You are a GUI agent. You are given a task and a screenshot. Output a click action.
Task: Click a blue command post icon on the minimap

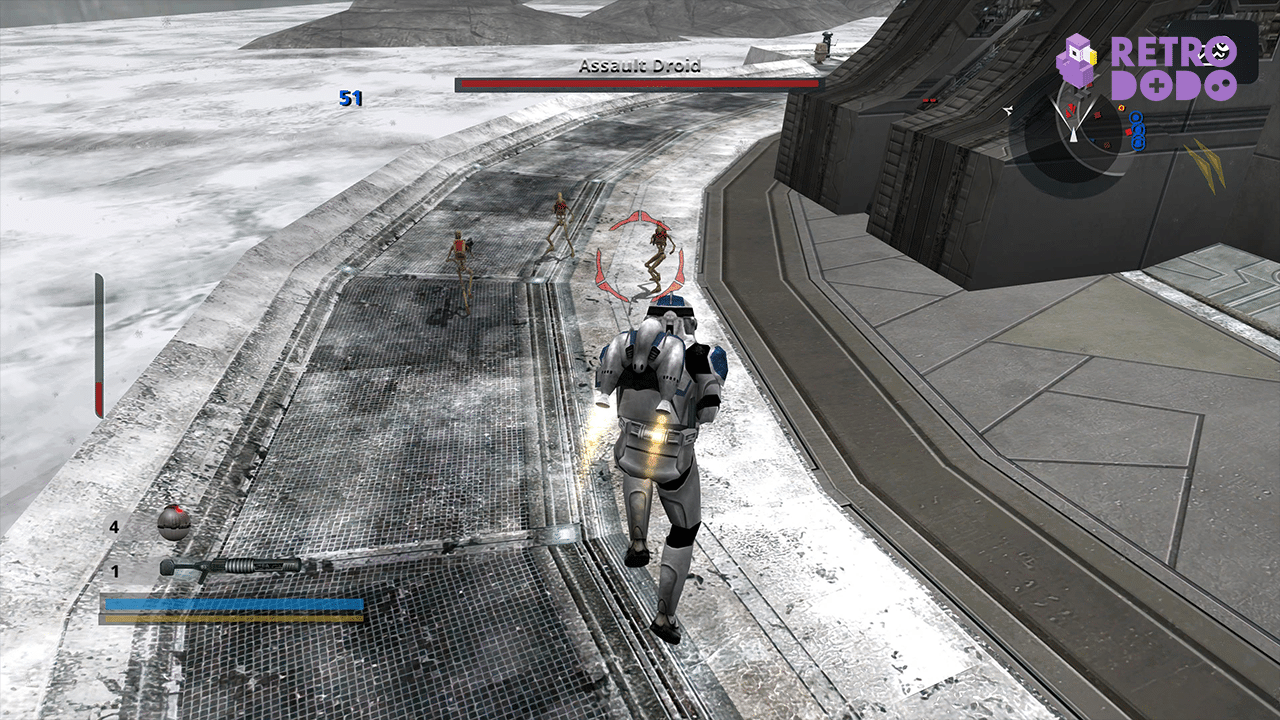(1137, 118)
